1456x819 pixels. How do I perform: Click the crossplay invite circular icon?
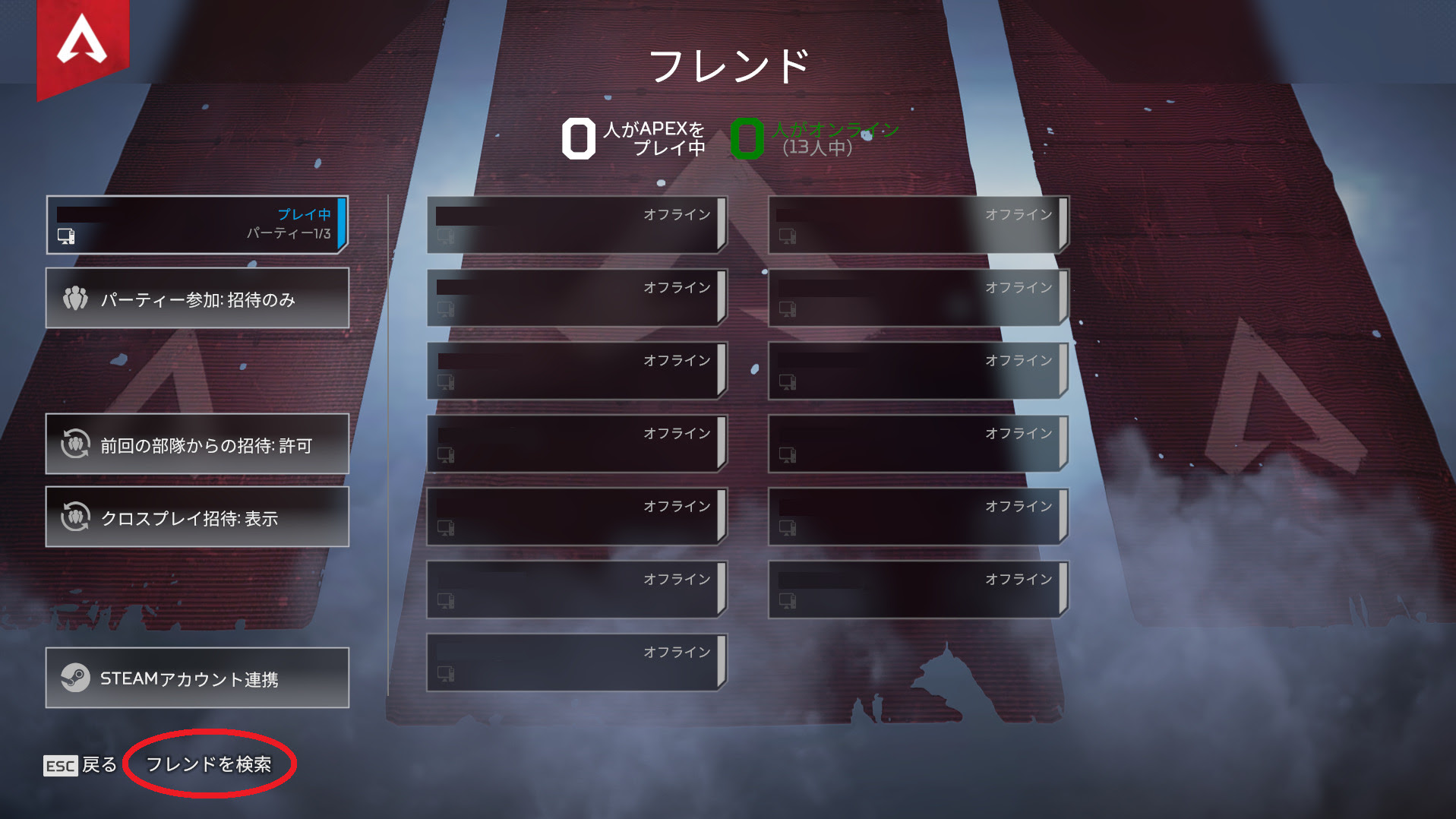(74, 517)
